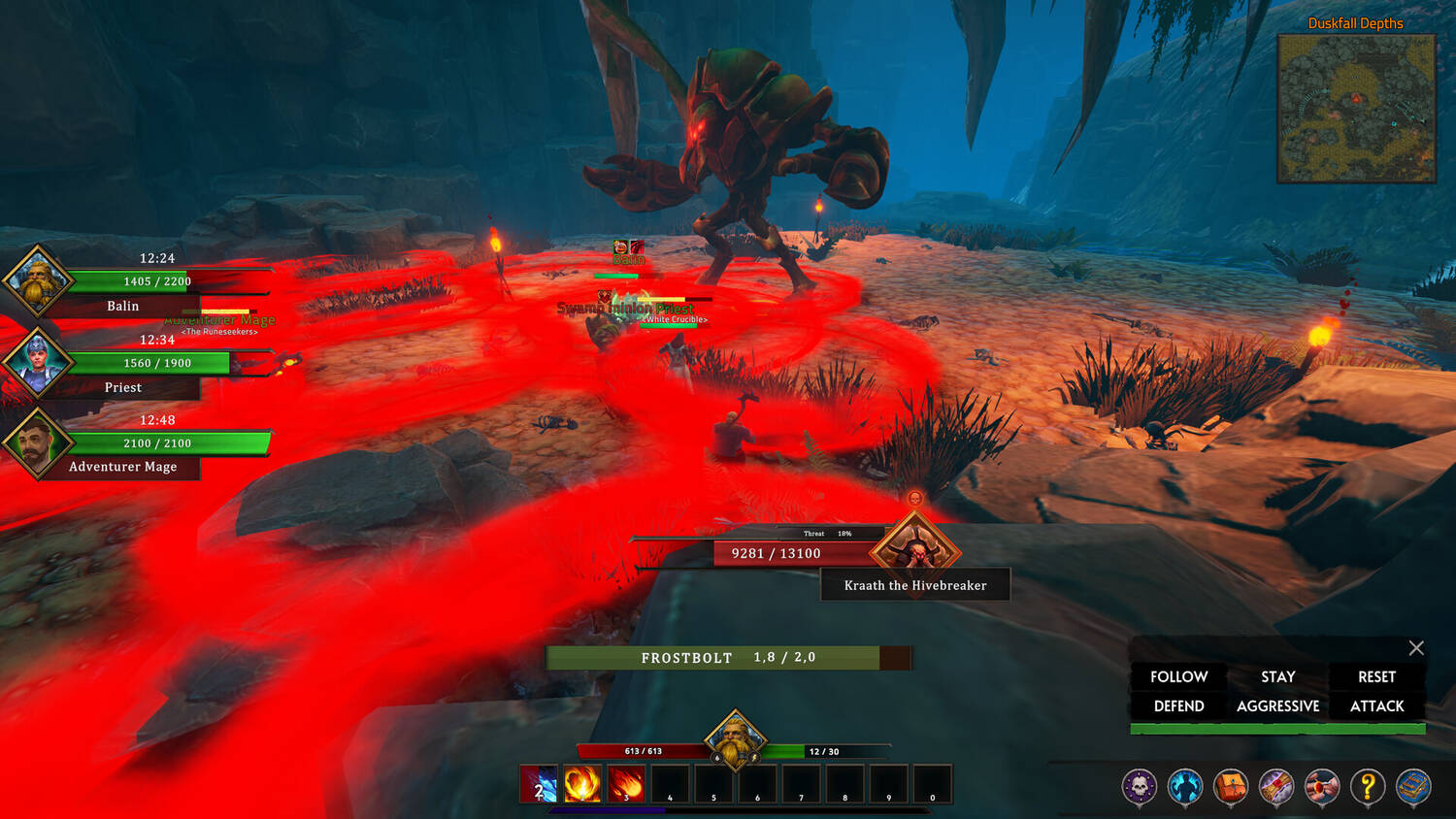
Task: Open the red gem ring menu
Action: tap(1322, 787)
